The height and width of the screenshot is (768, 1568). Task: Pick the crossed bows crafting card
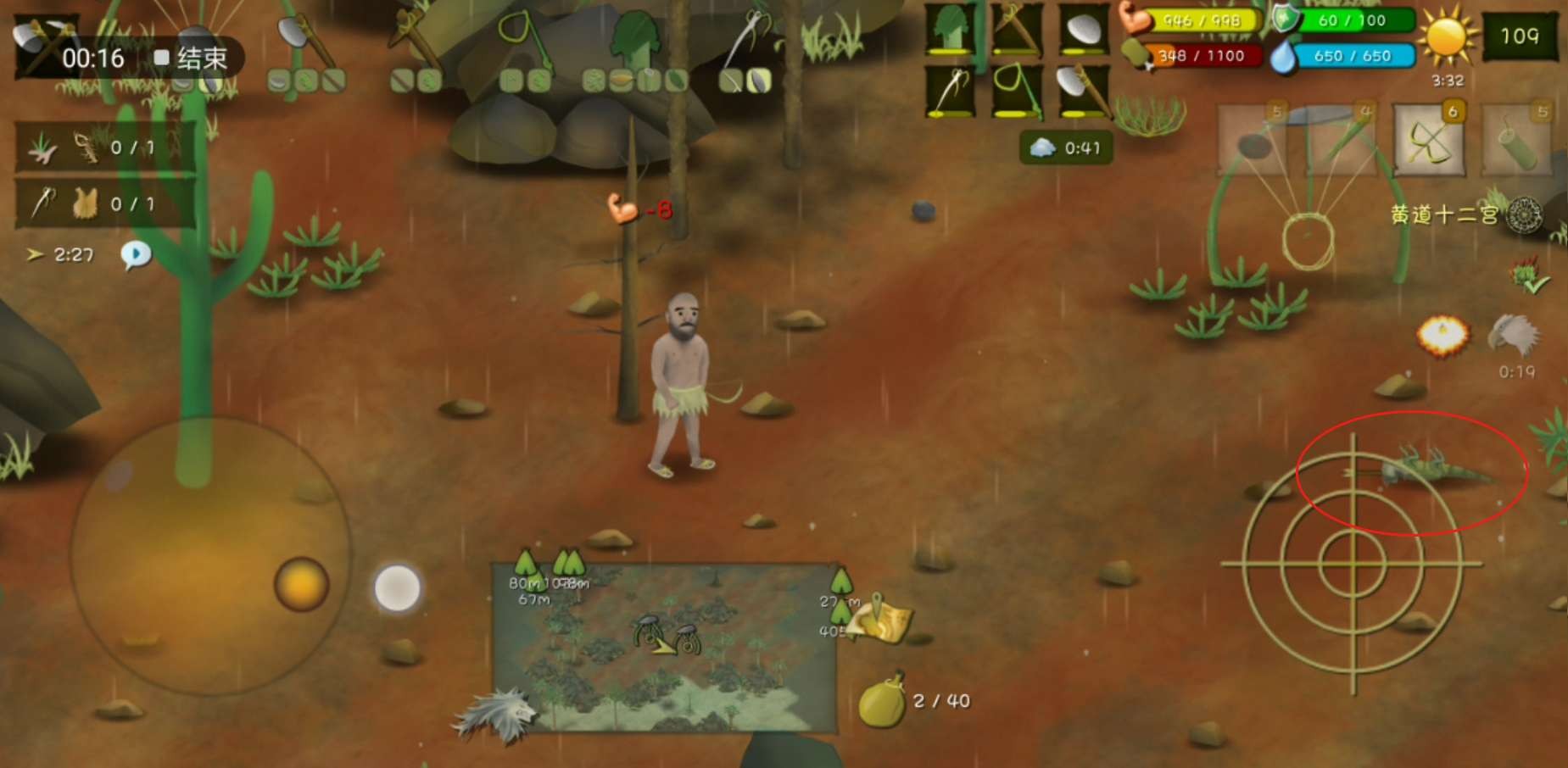click(1429, 141)
